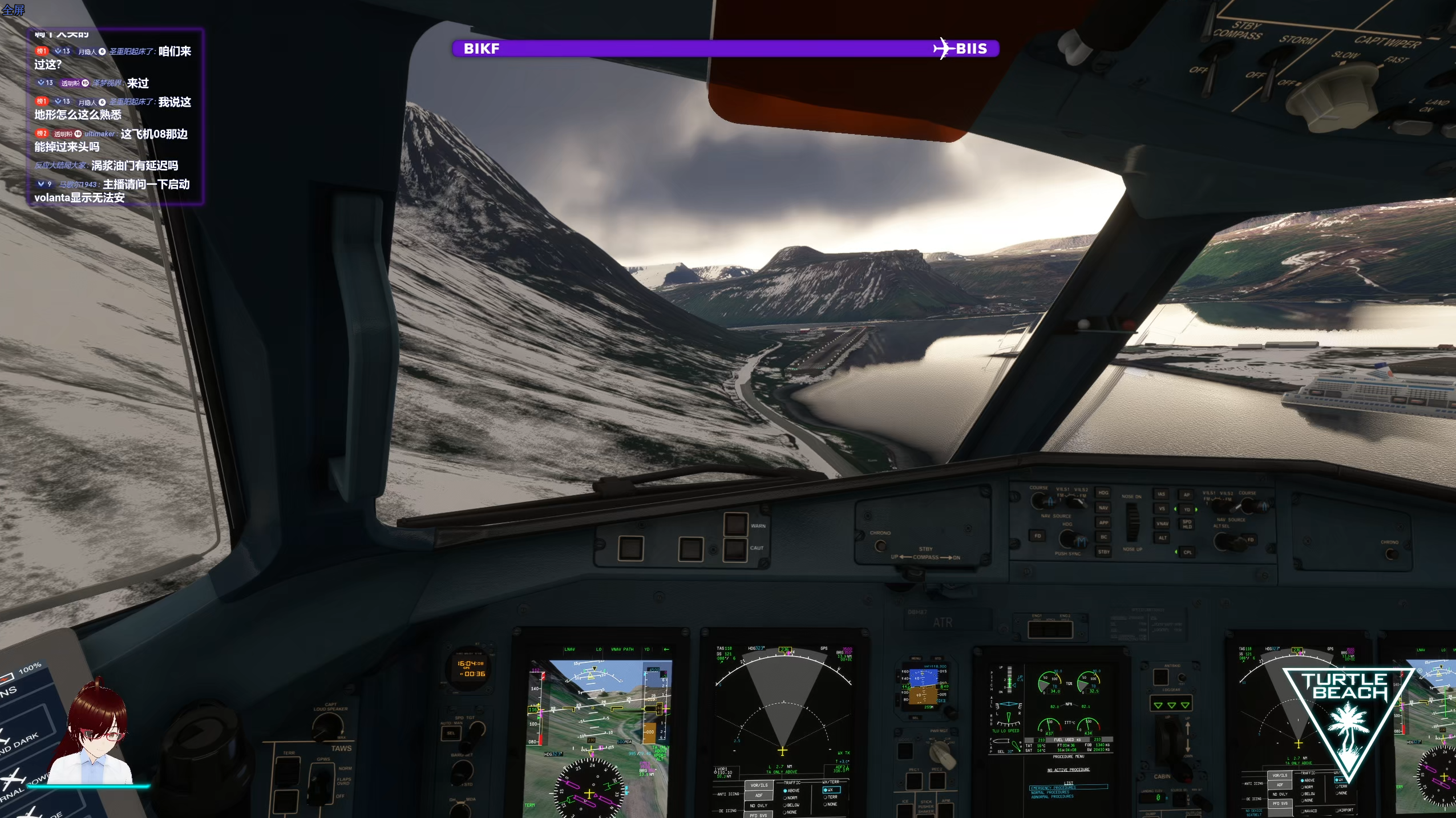Turn on the VNAV mode button

tap(1162, 523)
